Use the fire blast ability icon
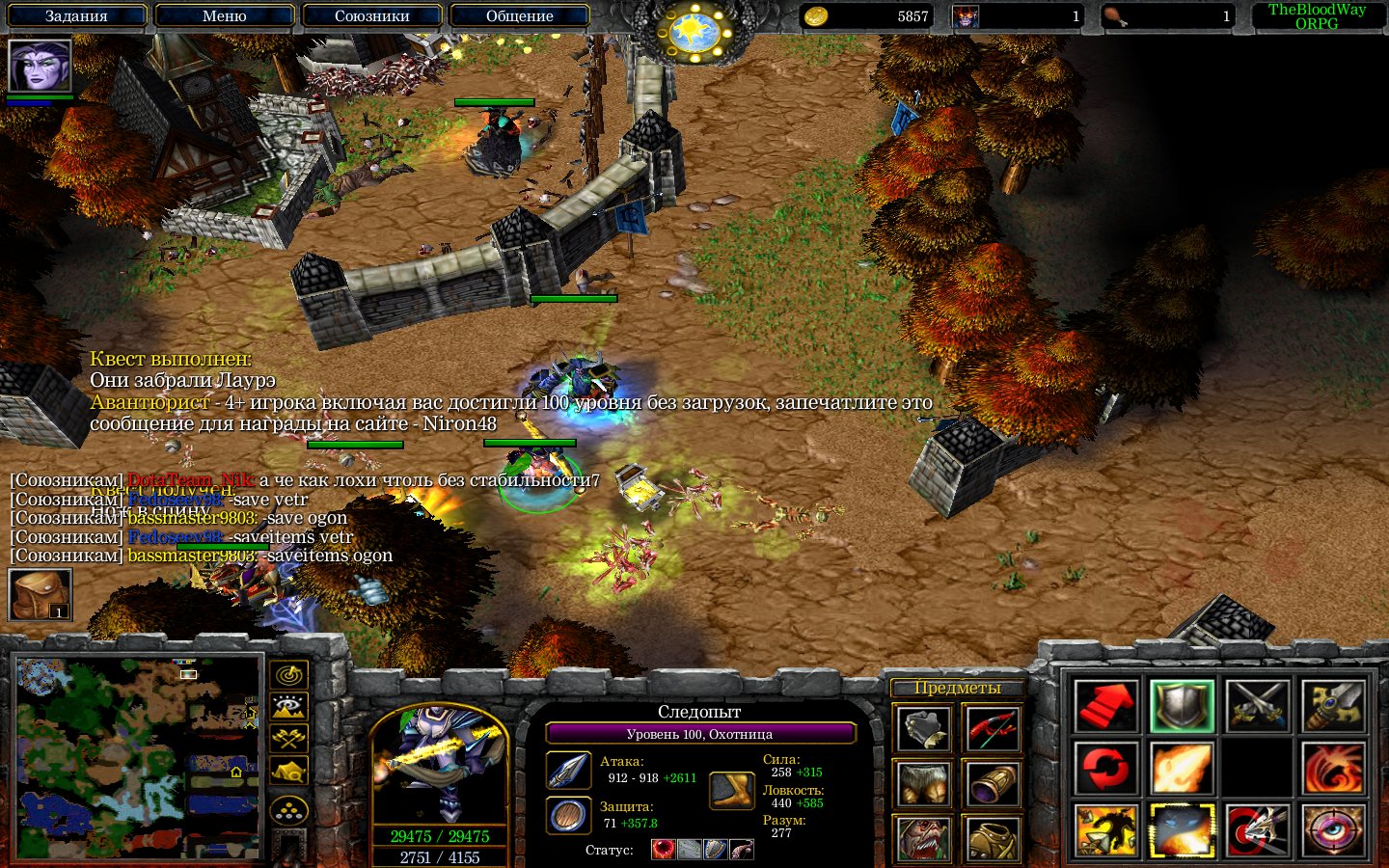This screenshot has height=868, width=1389. pyautogui.click(x=1182, y=768)
